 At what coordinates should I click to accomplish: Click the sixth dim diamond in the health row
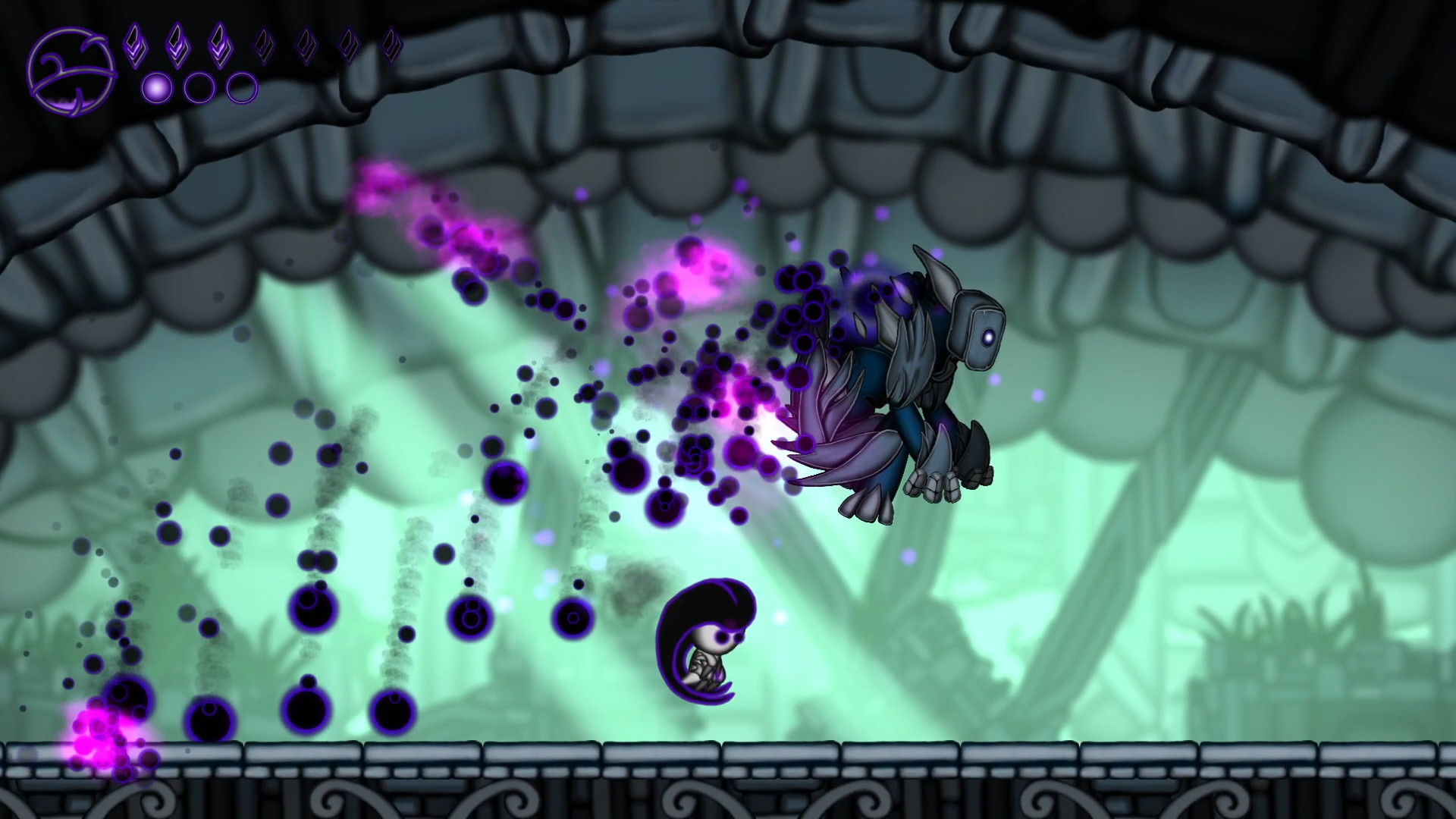(x=348, y=44)
